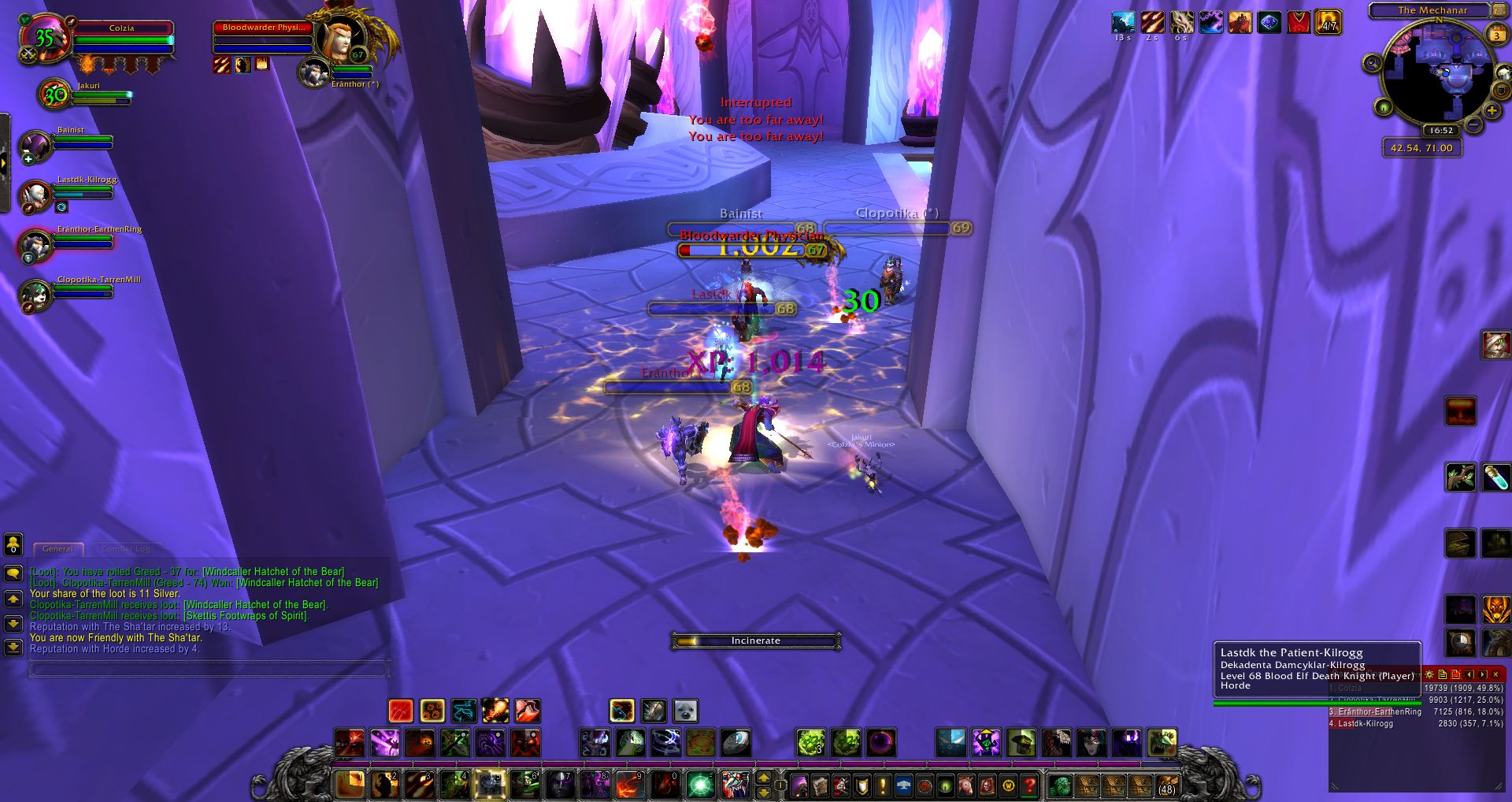Select Bainist's party frame
The image size is (1512, 802).
[x=35, y=145]
